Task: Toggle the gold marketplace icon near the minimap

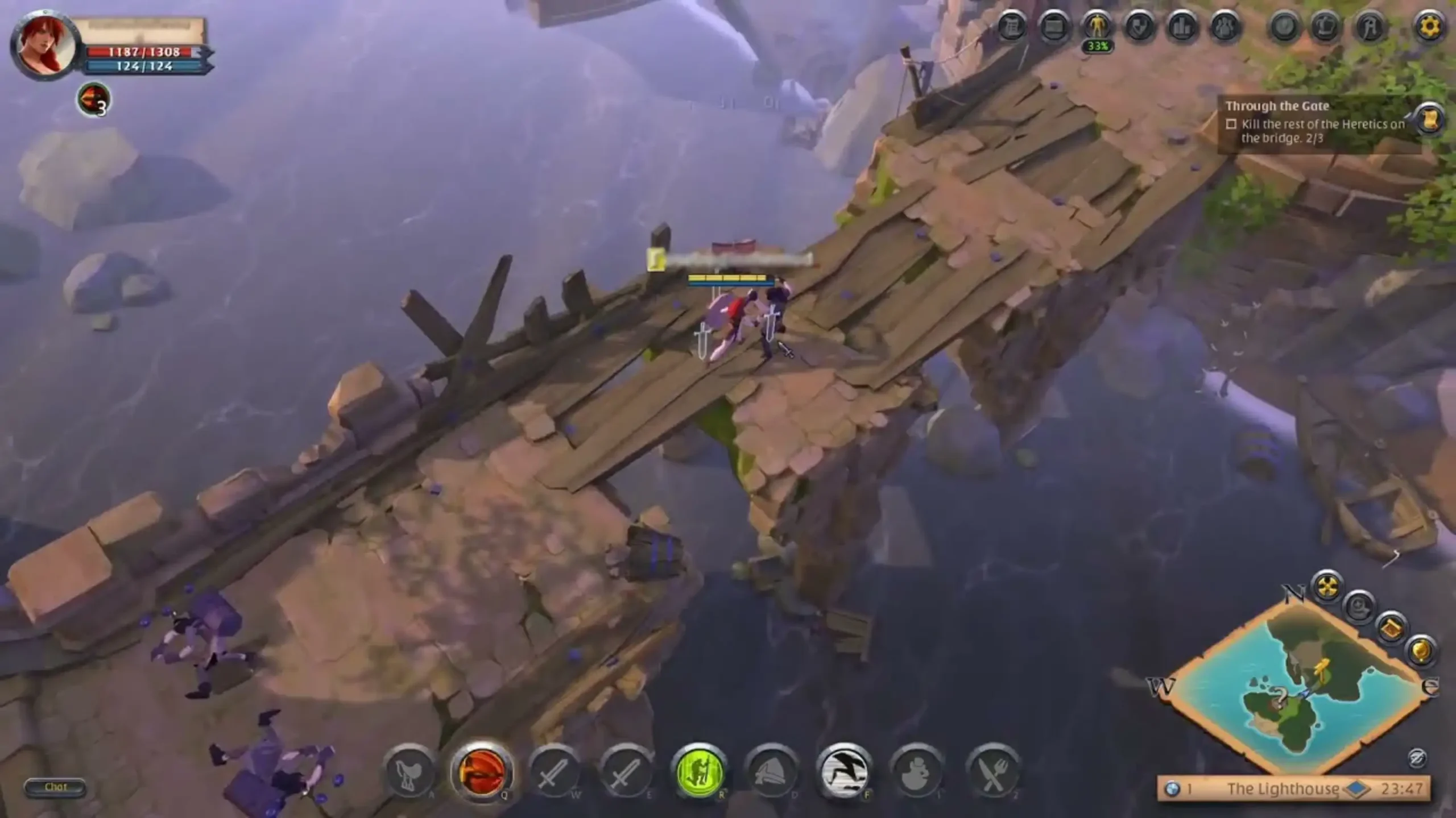Action: click(x=1421, y=650)
